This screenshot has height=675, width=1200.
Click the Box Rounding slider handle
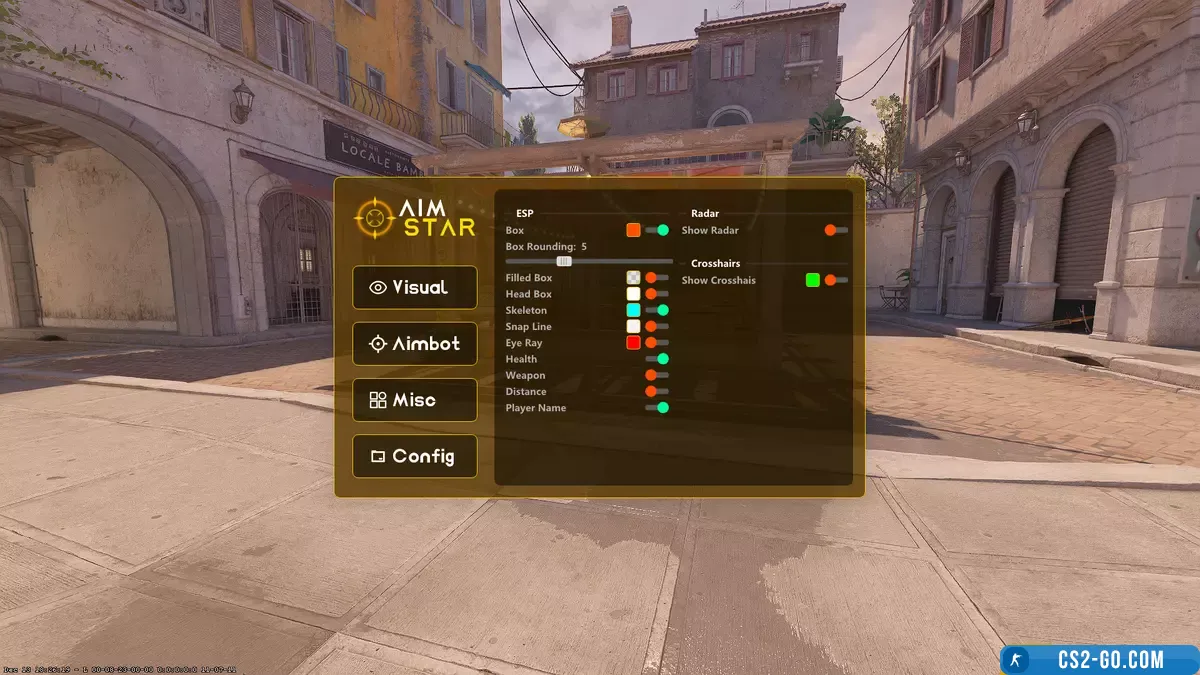coord(564,261)
